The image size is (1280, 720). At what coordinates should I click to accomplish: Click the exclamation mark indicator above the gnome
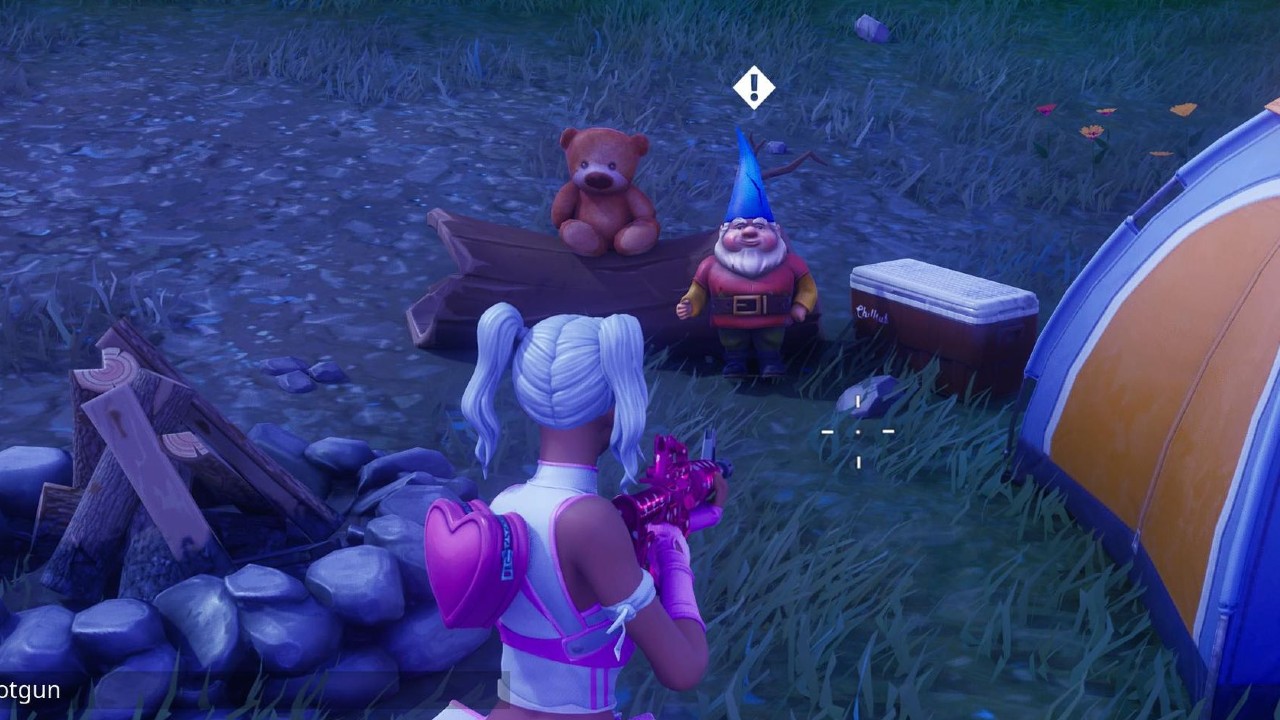click(x=753, y=88)
